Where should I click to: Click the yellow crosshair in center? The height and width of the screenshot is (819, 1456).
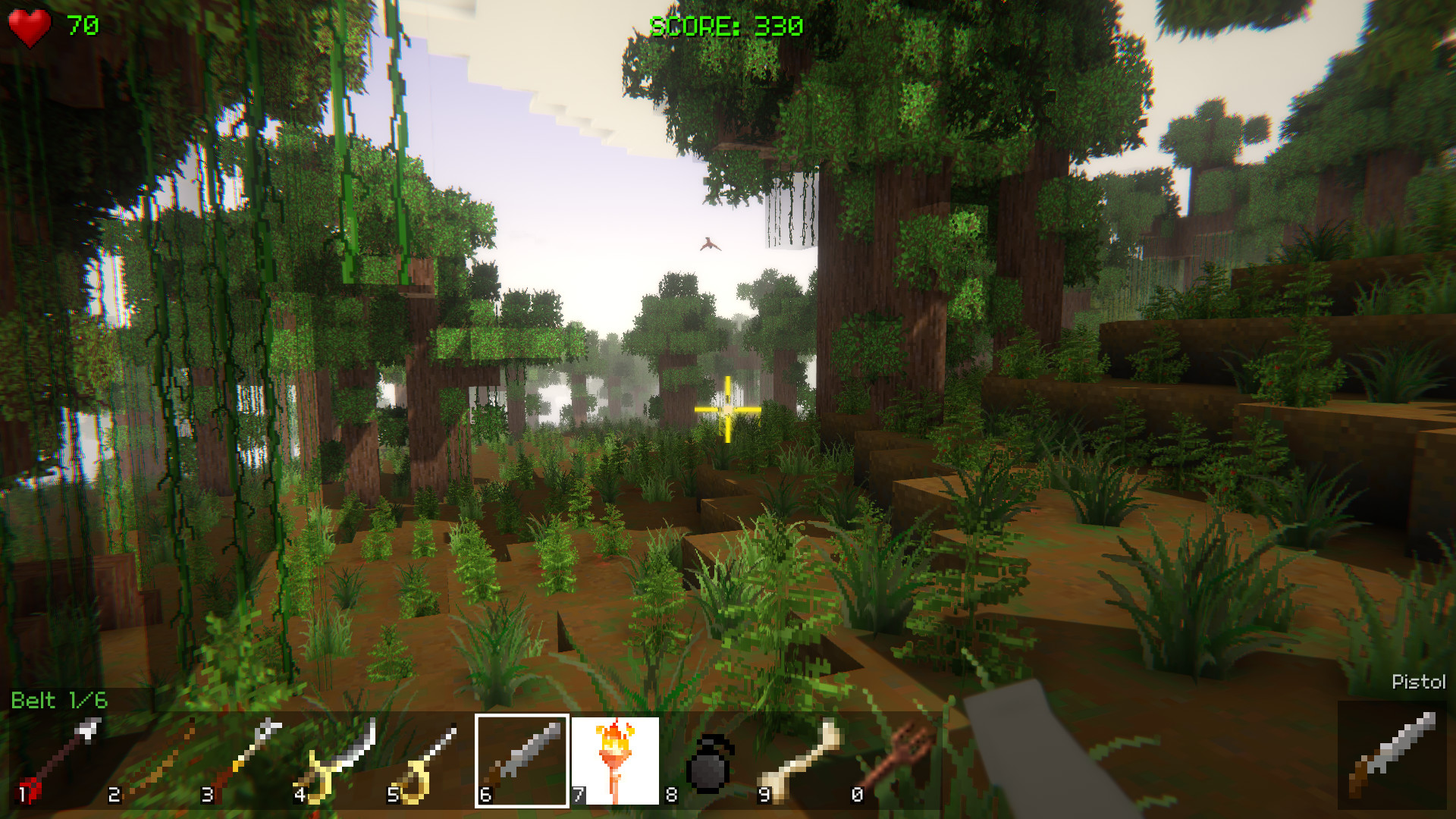726,409
